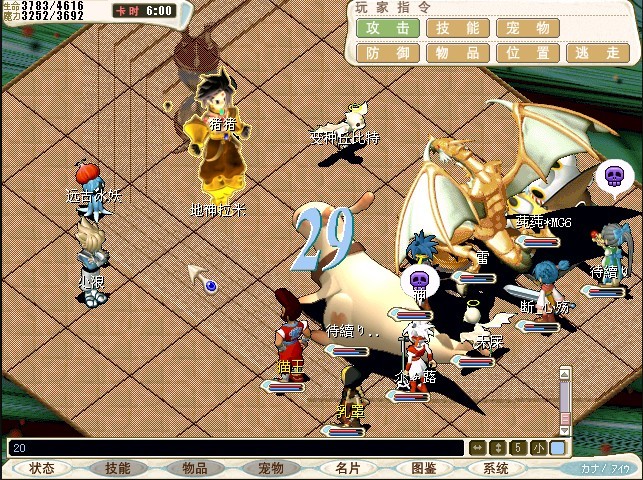Click the chat color swatch button
Screen dimensions: 643x480
(x=557, y=448)
